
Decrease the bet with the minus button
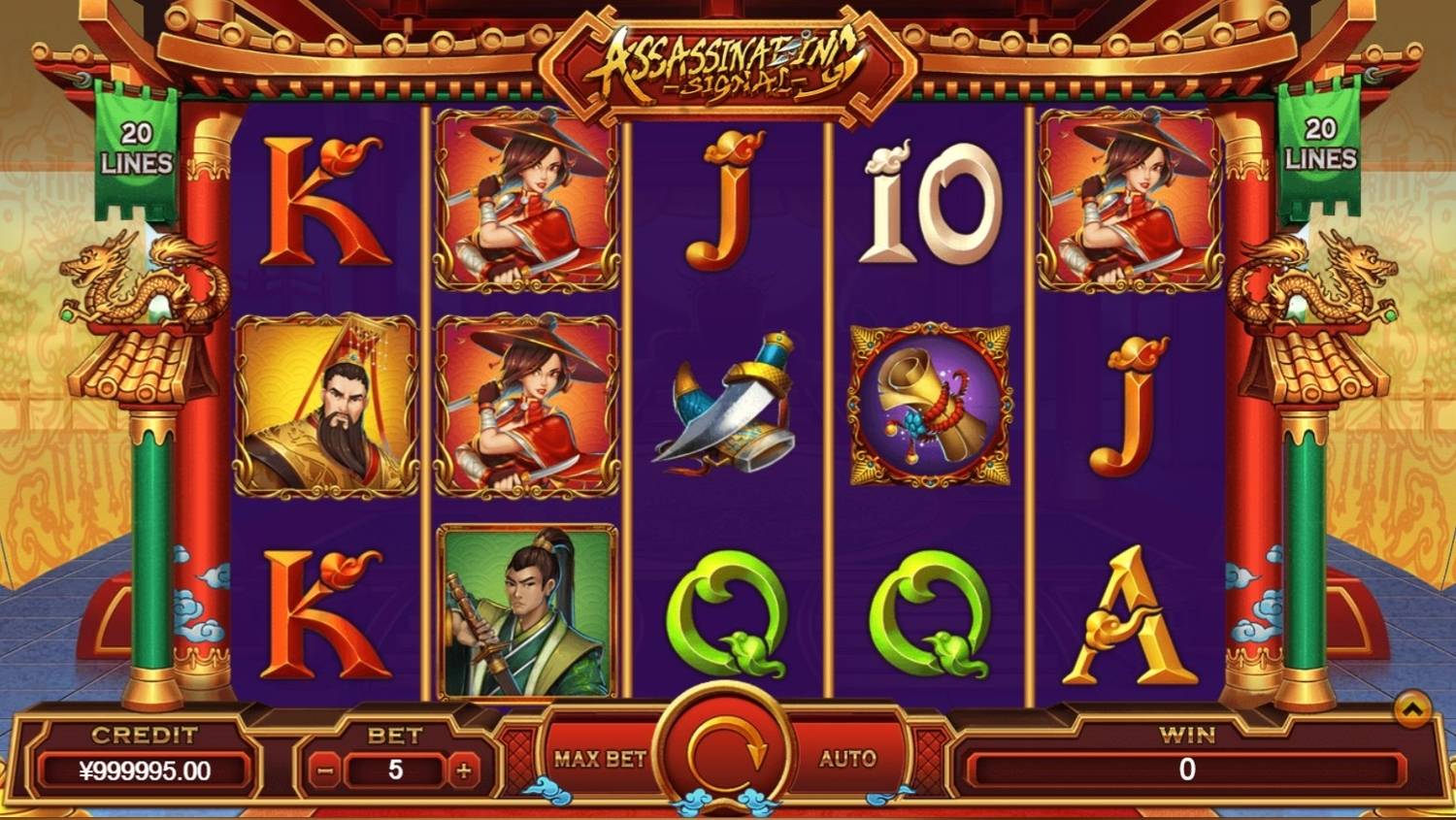pos(326,771)
